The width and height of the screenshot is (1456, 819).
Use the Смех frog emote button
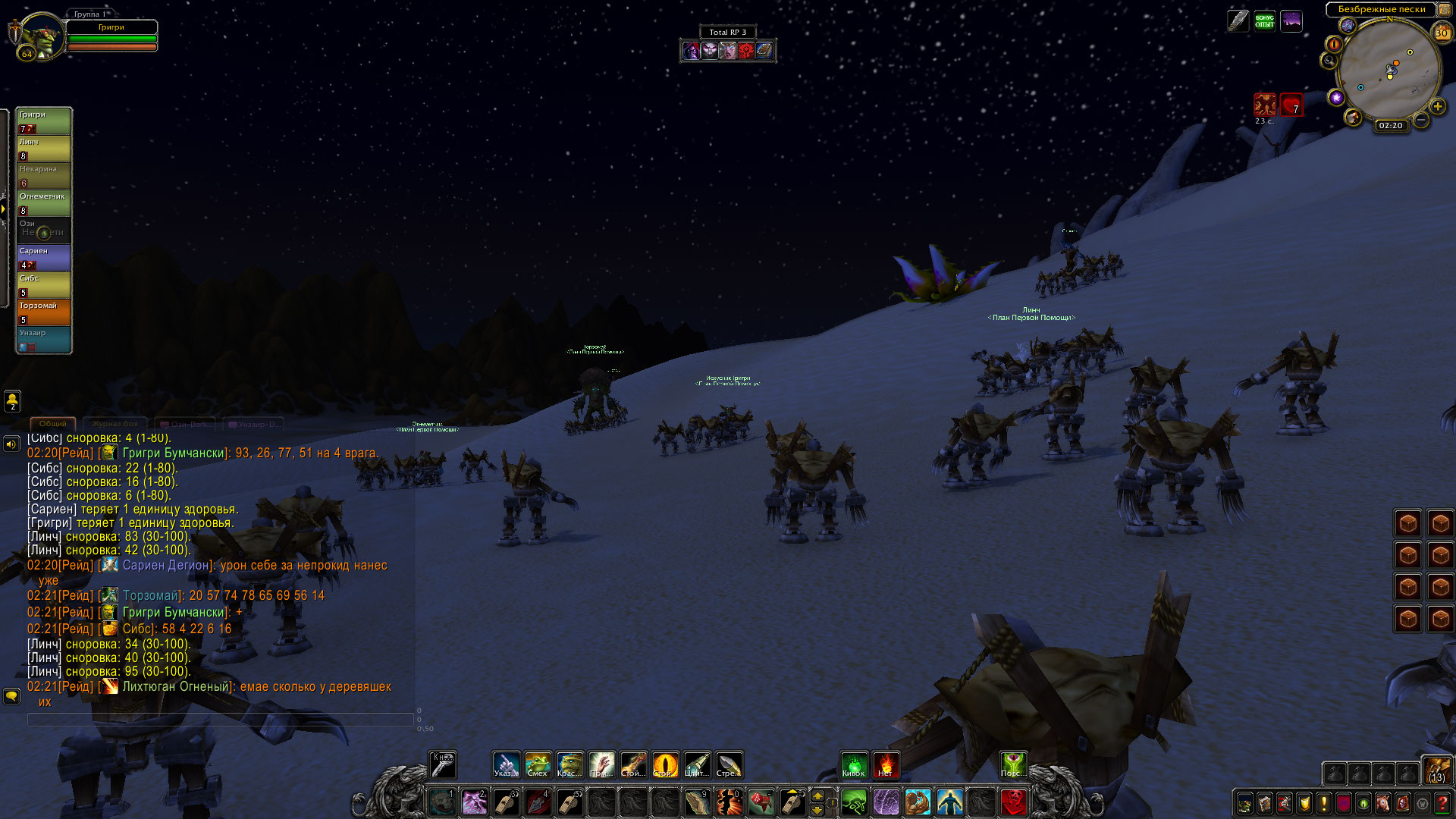coord(538,764)
